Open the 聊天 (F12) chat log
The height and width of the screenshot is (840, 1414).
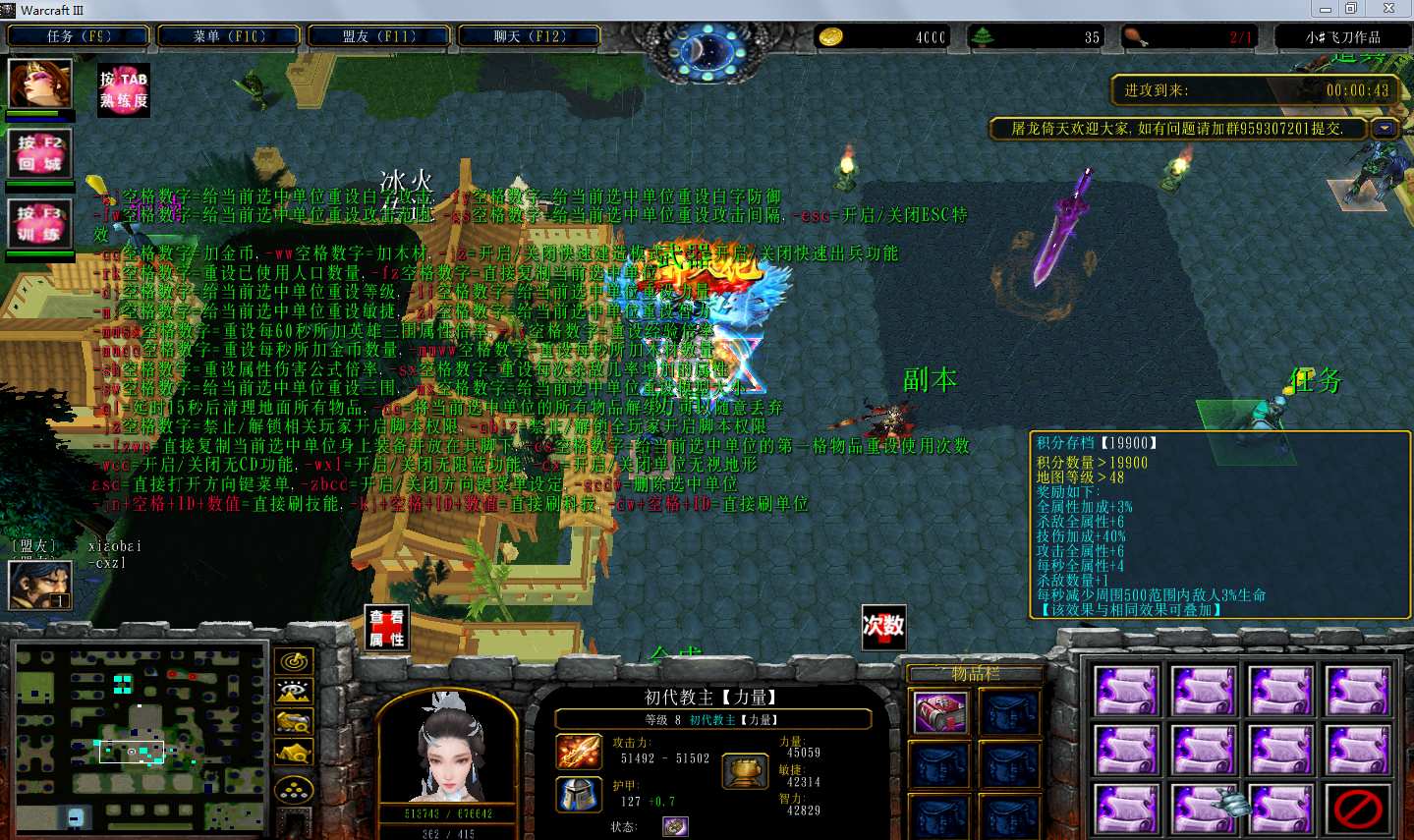[x=530, y=36]
